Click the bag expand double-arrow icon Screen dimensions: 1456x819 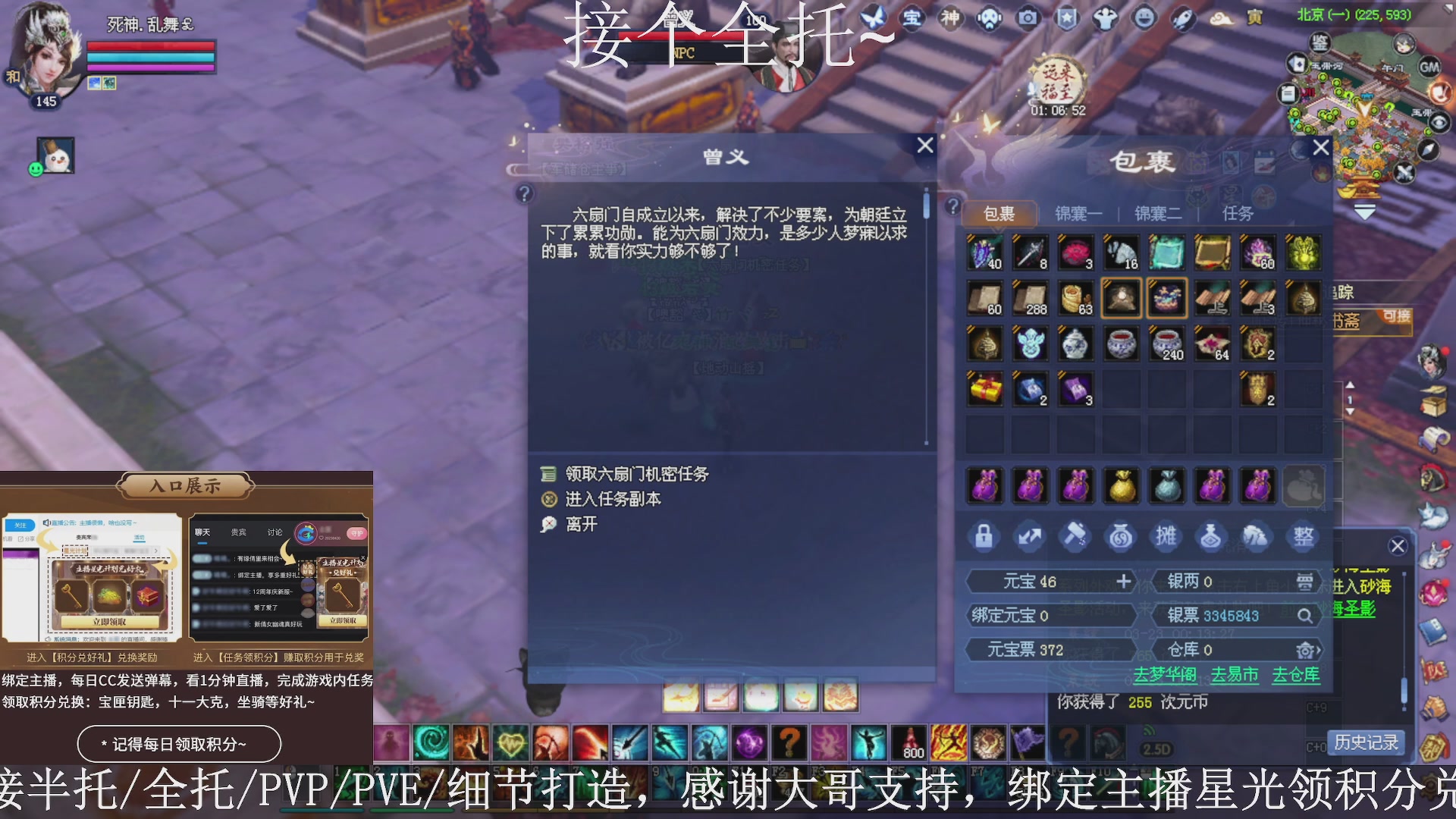(x=1030, y=536)
